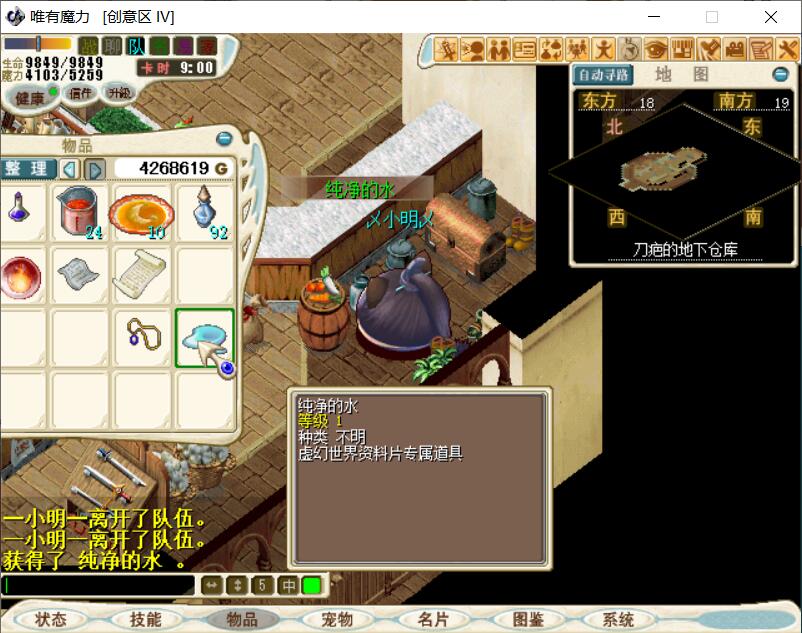Viewport: 802px width, 633px height.
Task: Select the orange dish plate item
Action: (141, 211)
